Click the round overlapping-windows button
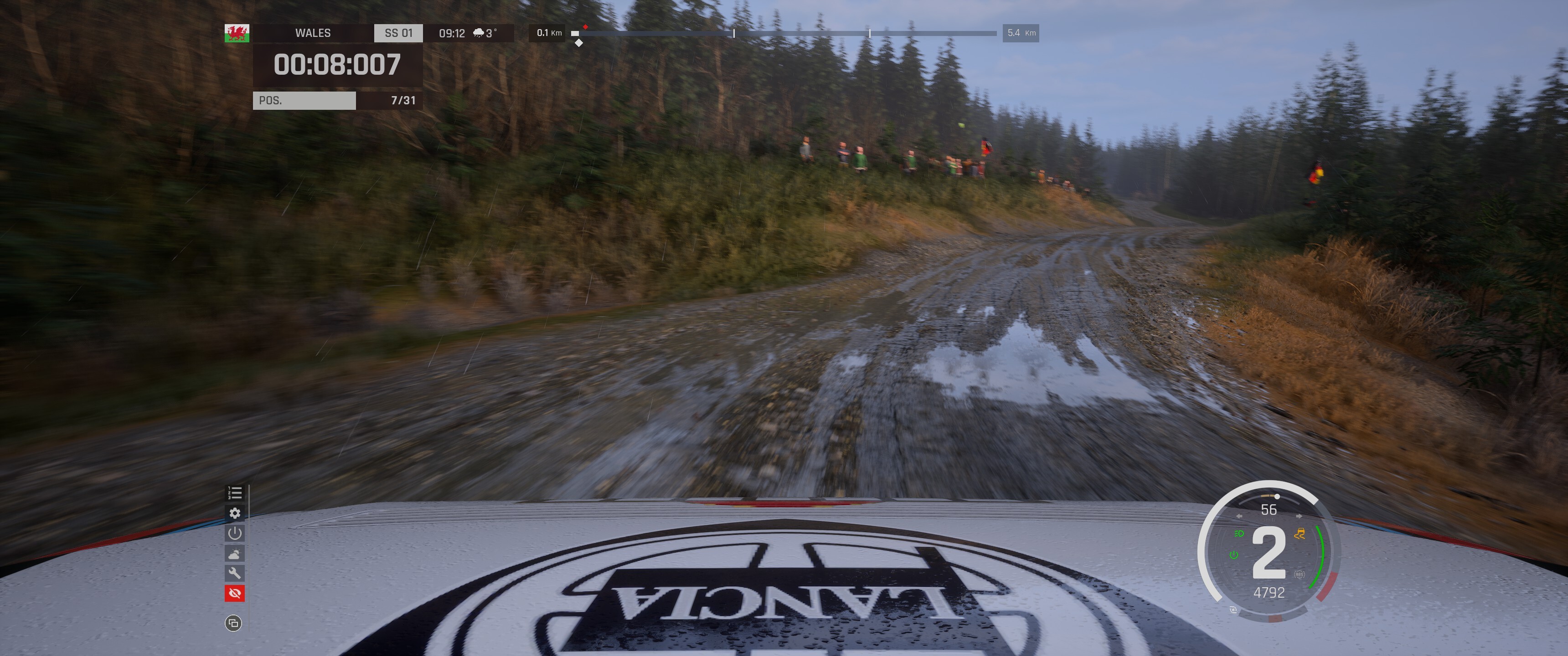Image resolution: width=1568 pixels, height=656 pixels. (x=233, y=623)
